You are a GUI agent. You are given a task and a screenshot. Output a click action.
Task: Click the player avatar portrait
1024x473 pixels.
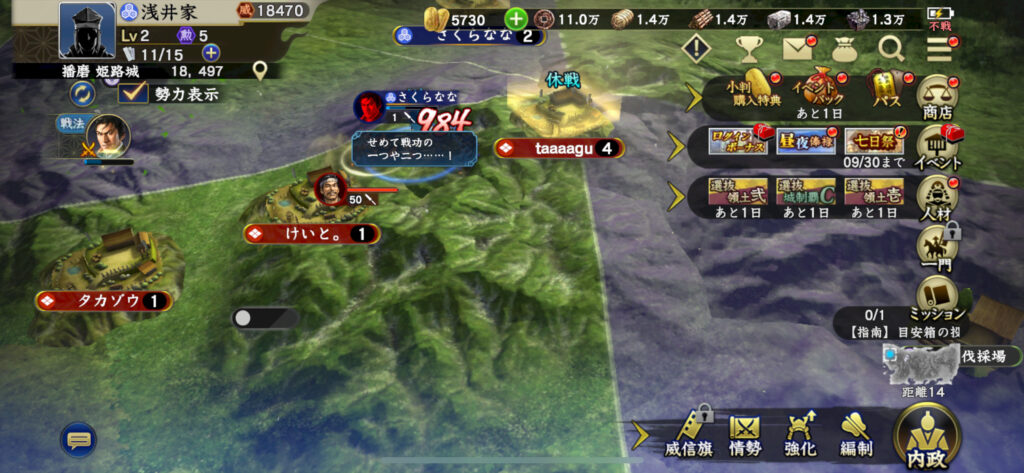click(x=86, y=30)
